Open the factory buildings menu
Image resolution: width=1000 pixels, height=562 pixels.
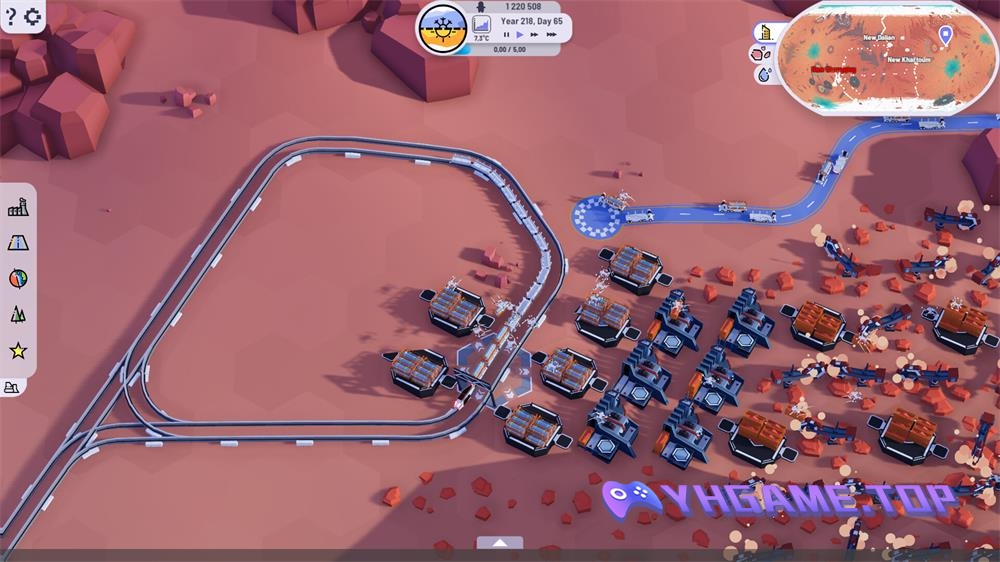coord(18,207)
